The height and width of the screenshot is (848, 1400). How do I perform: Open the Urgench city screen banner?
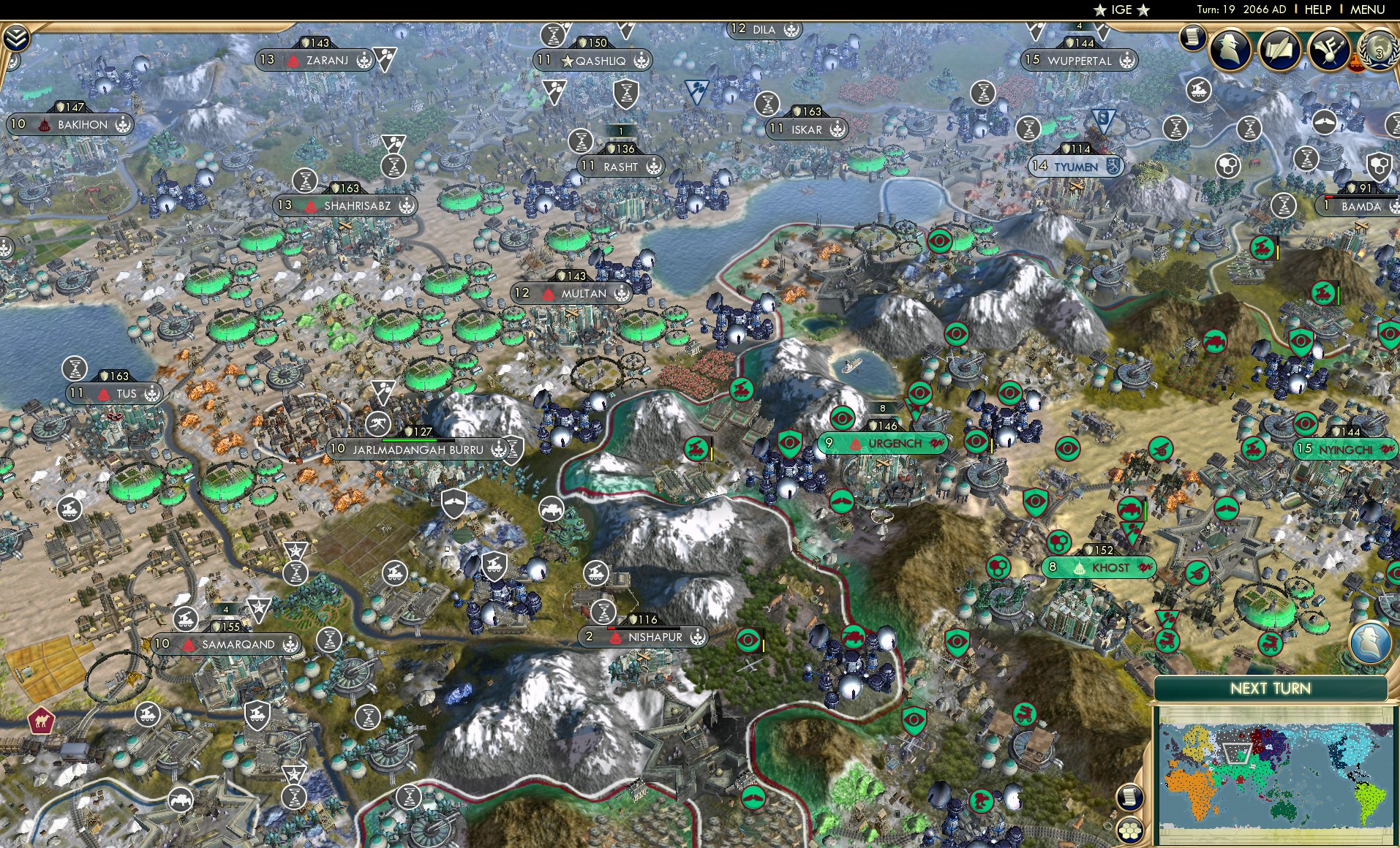coord(883,443)
